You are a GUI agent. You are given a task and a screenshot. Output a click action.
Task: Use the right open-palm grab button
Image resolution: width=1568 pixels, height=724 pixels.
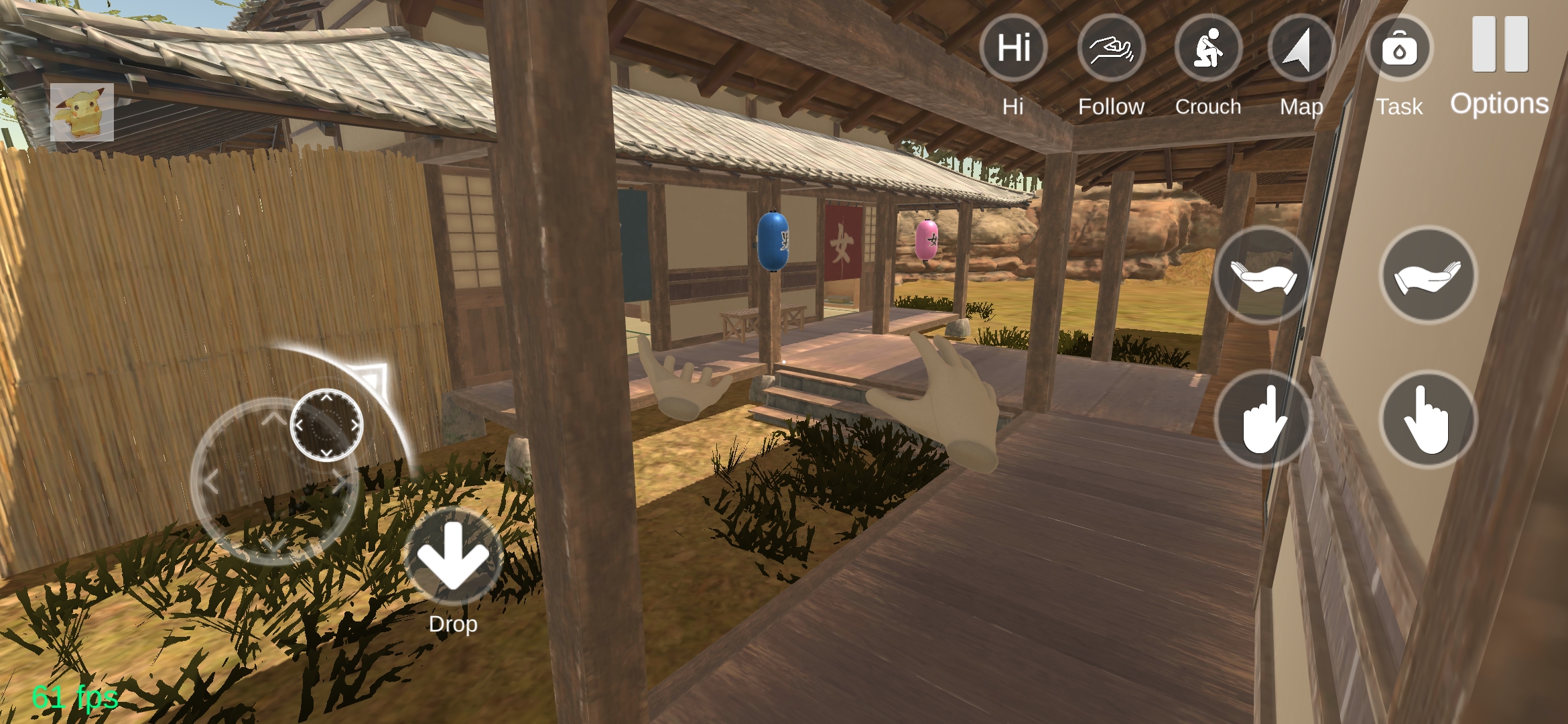point(1429,276)
